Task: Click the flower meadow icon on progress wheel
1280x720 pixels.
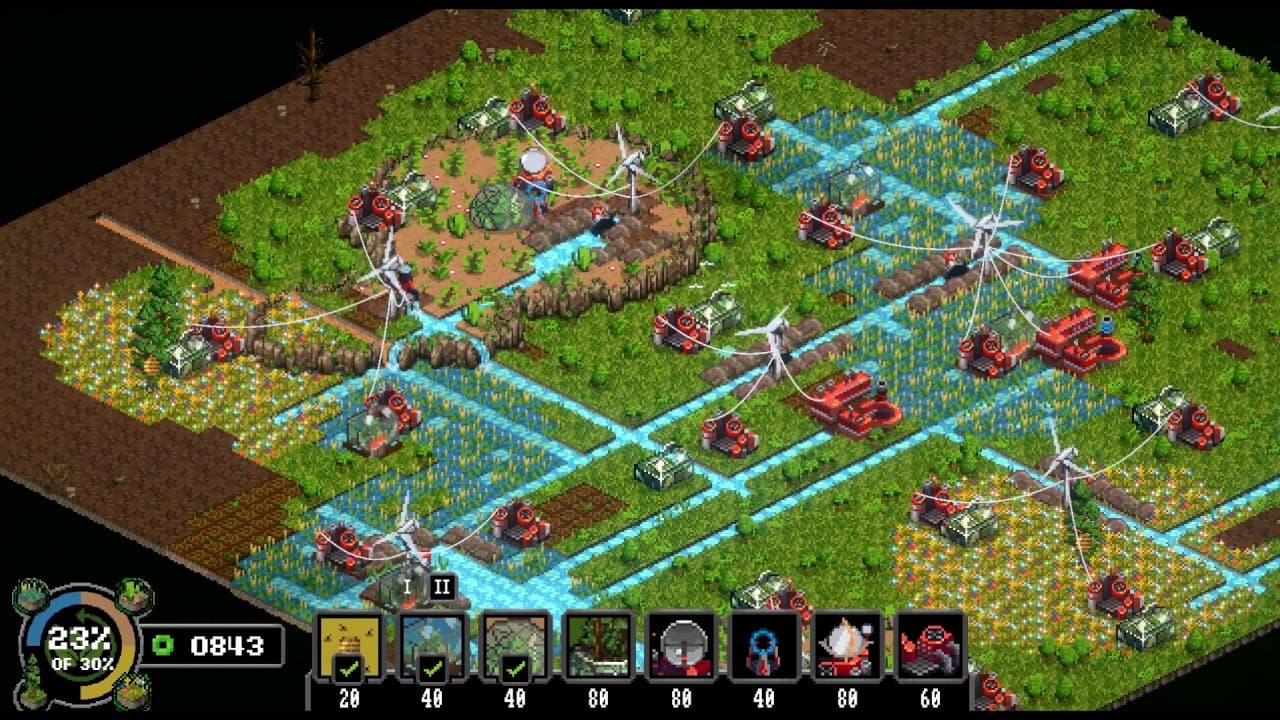Action: click(x=133, y=691)
